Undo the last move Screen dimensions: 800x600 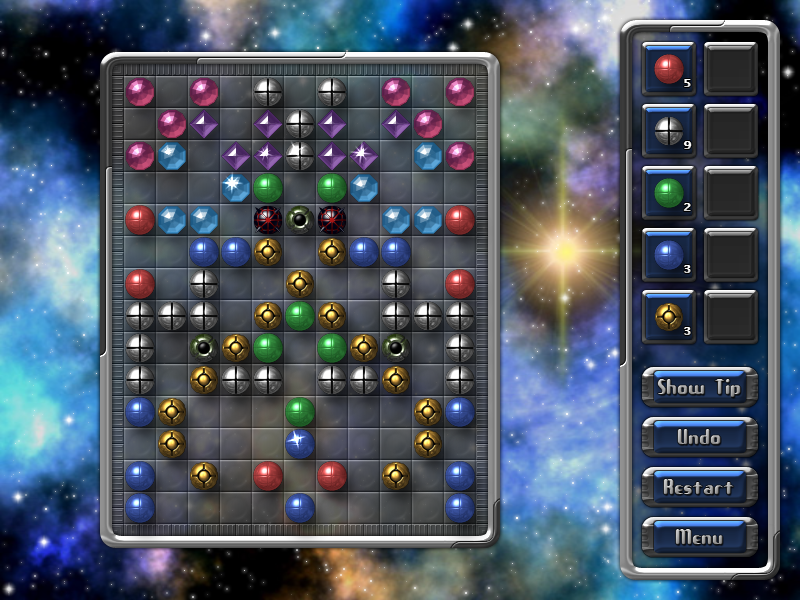coord(699,438)
